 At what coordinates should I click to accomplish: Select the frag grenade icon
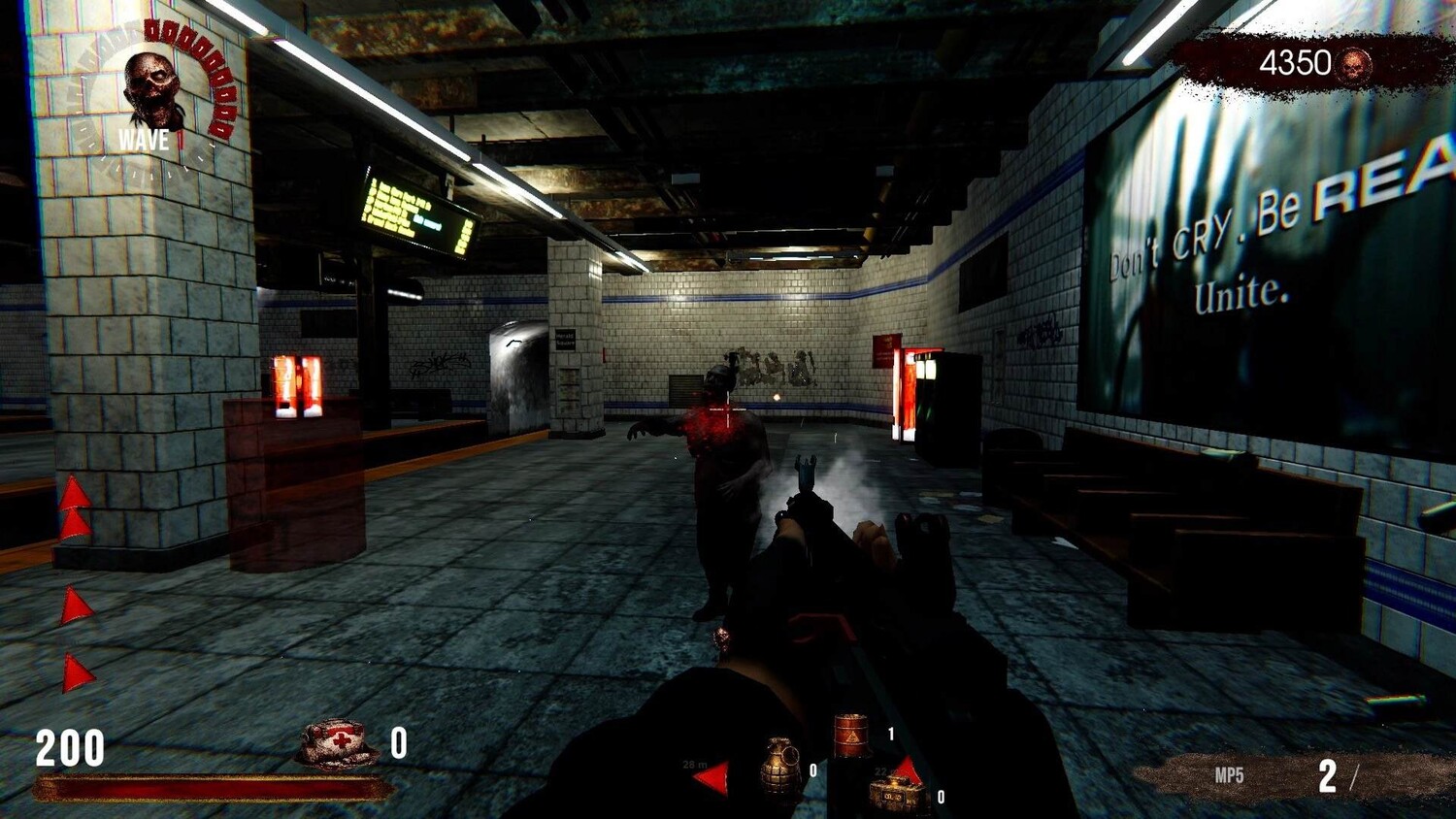pyautogui.click(x=780, y=768)
